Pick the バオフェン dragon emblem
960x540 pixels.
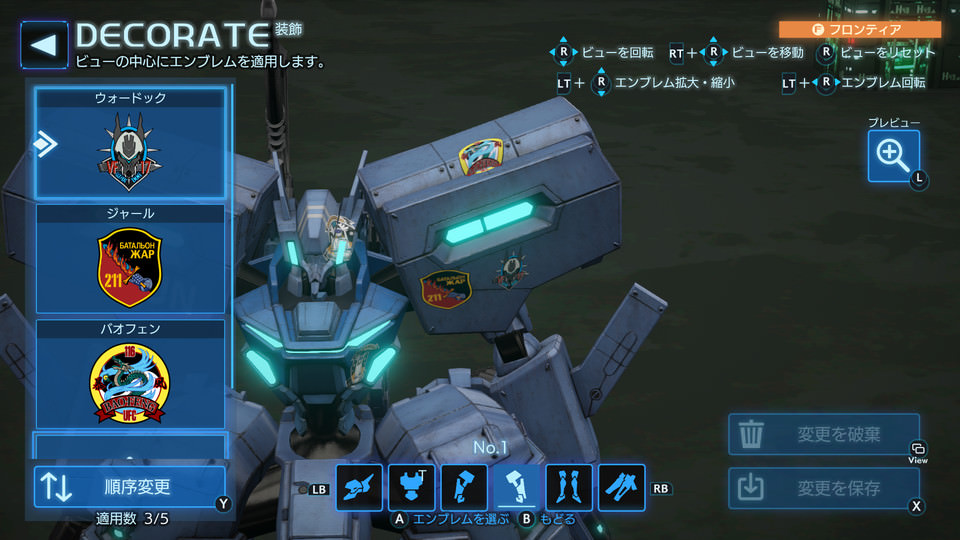point(131,373)
